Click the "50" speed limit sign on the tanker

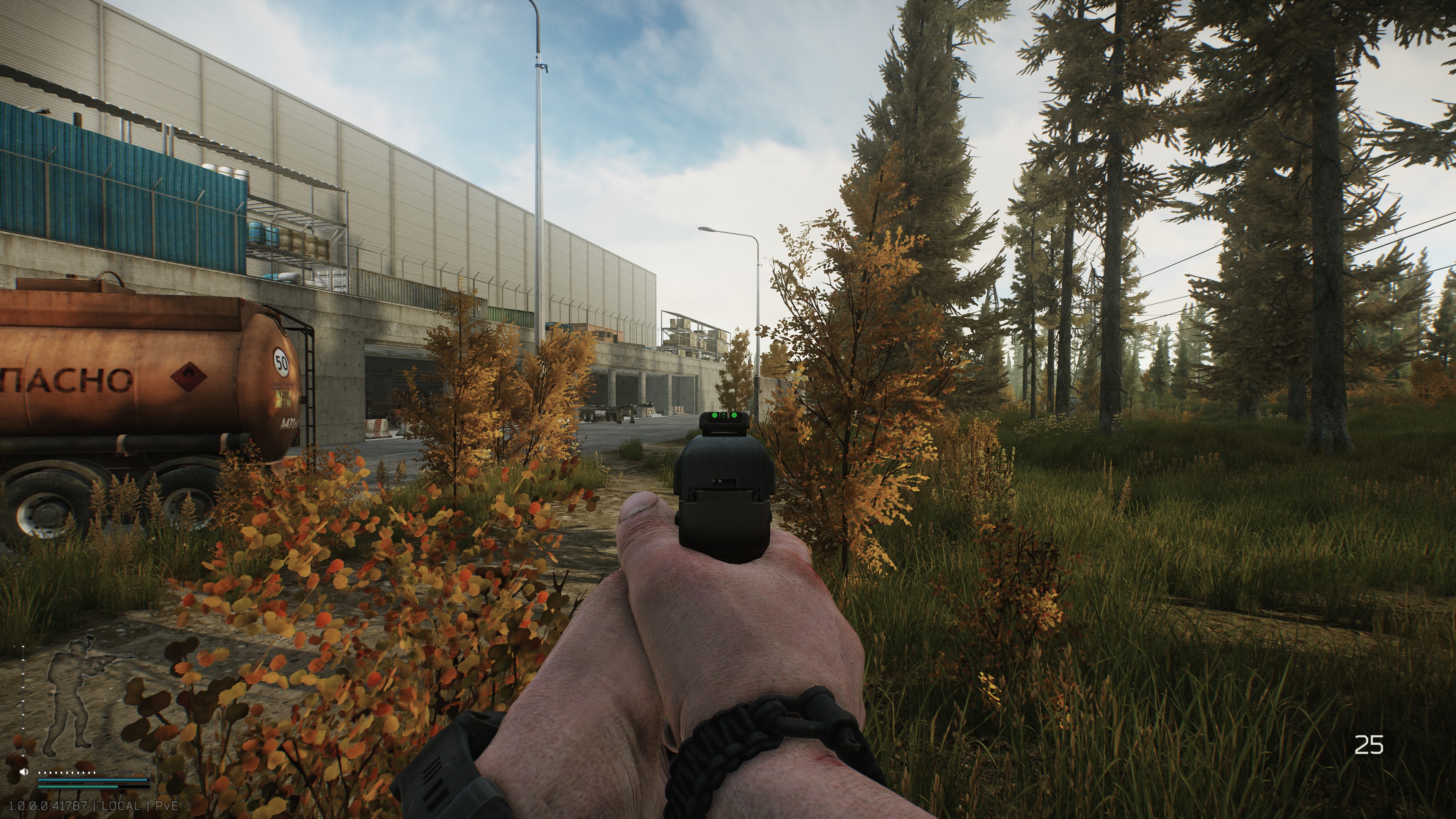[x=281, y=362]
